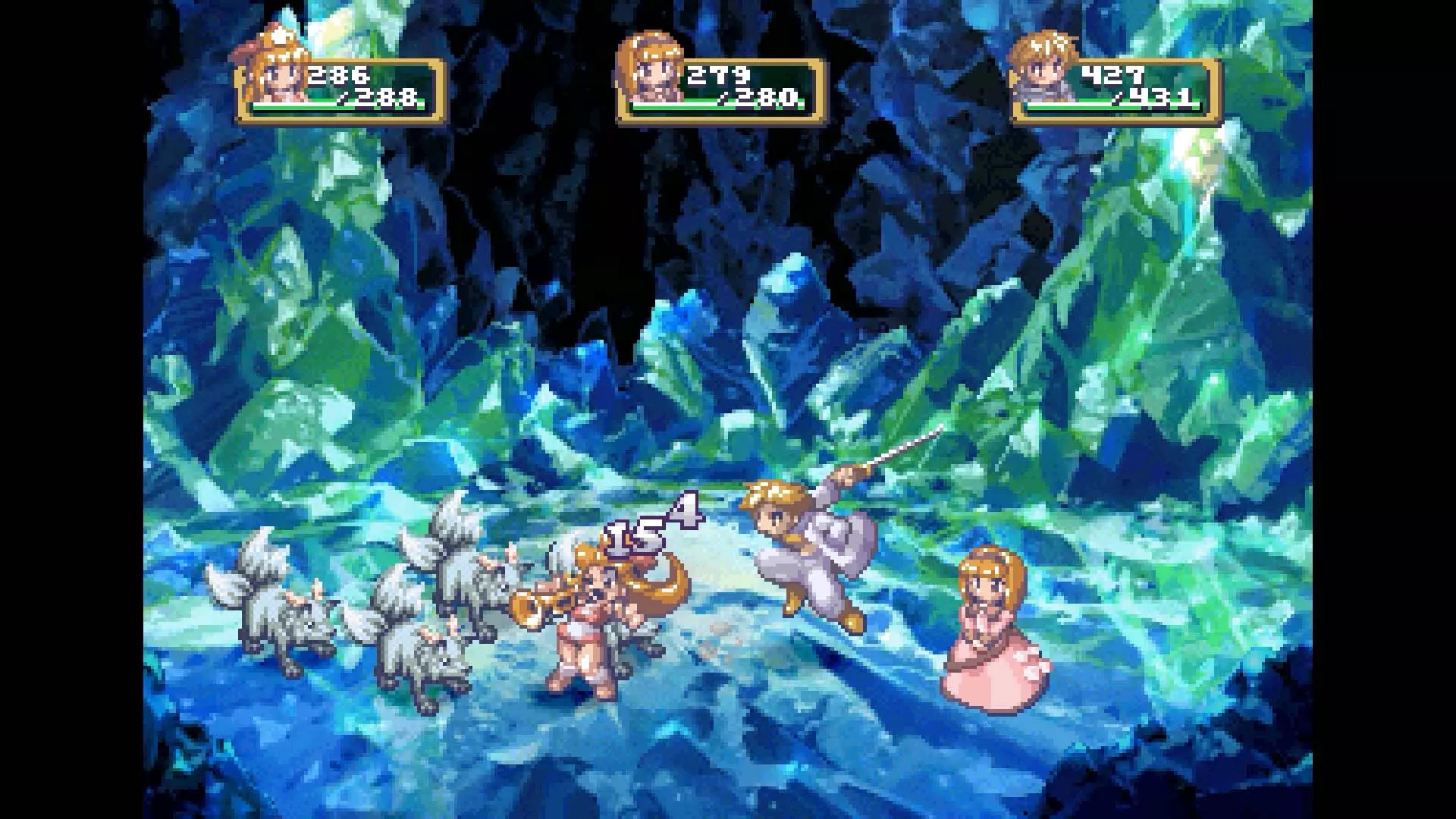1456x819 pixels.
Task: Click the crown ornament on the first portrait
Action: point(281,38)
